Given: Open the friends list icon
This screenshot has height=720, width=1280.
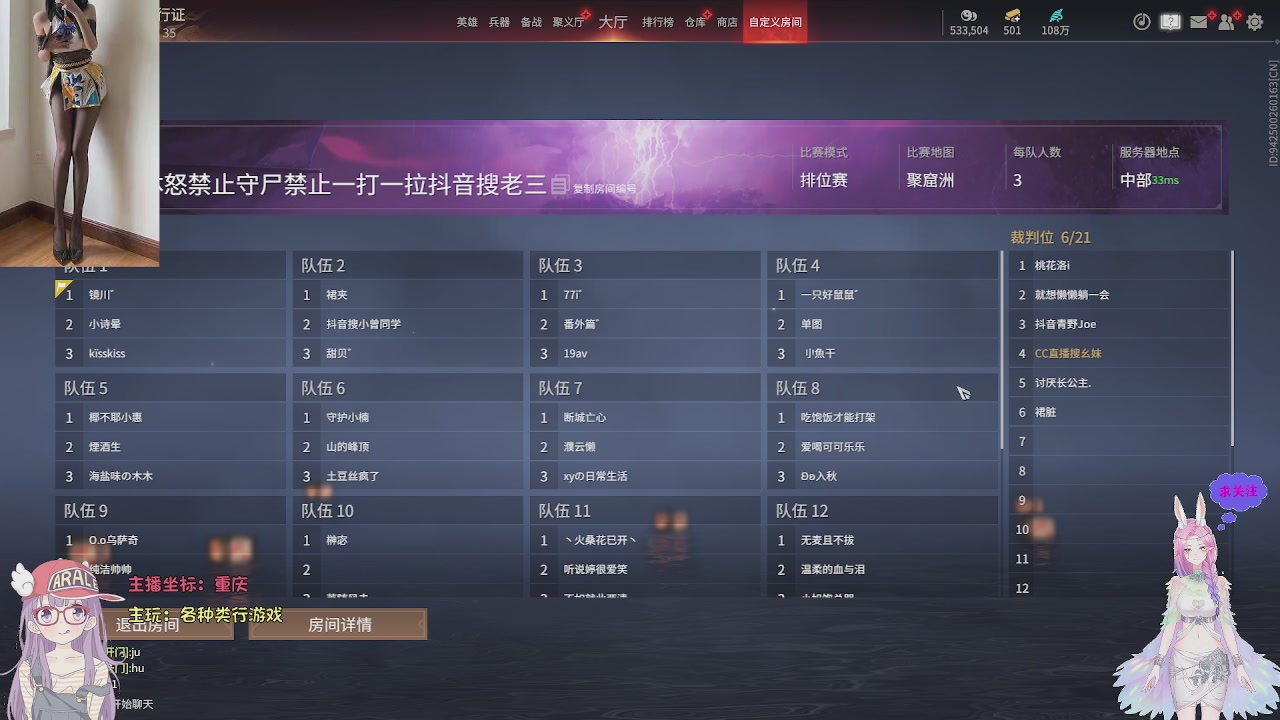Looking at the screenshot, I should pos(1226,21).
